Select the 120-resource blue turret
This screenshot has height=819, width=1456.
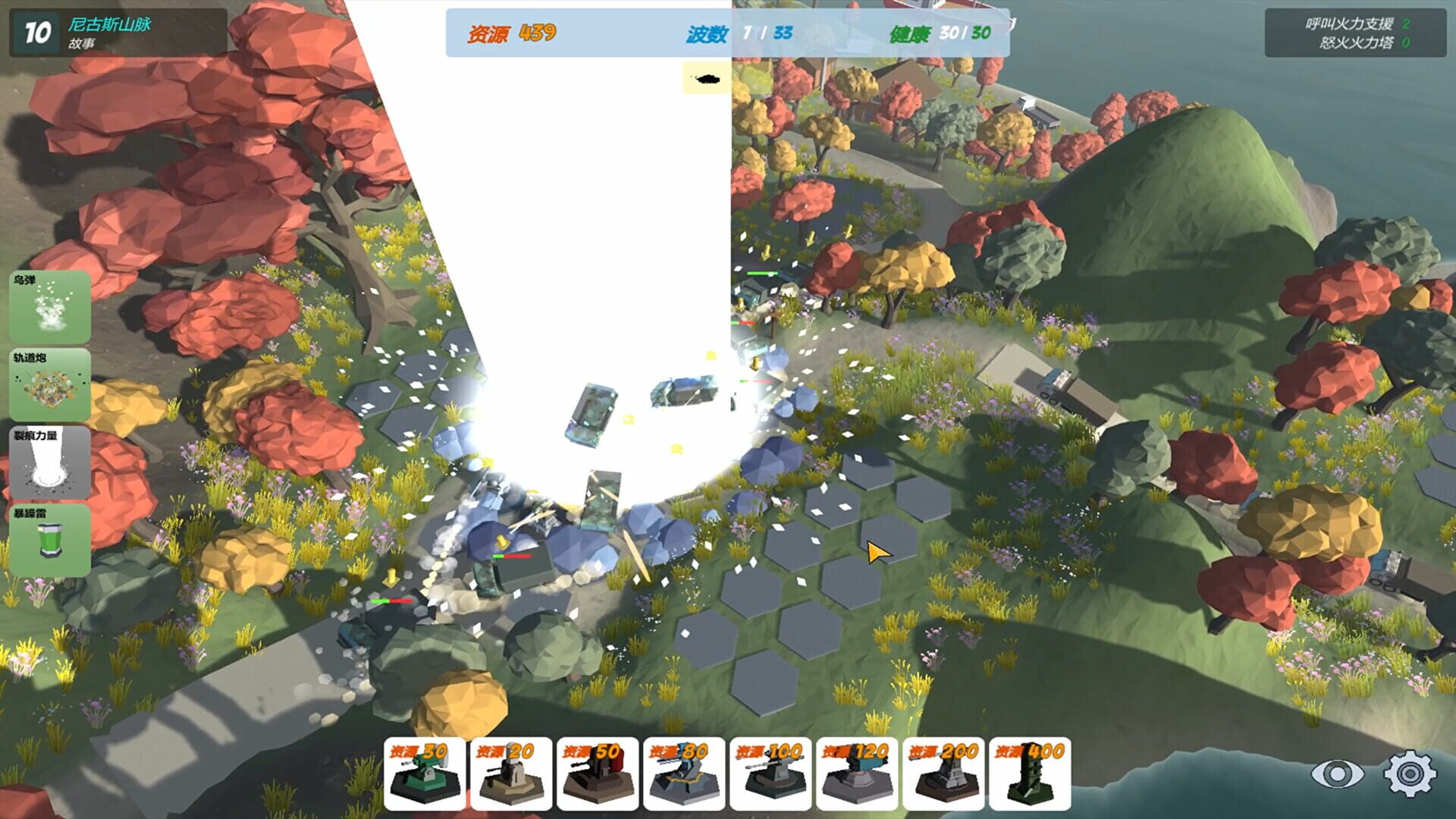855,773
